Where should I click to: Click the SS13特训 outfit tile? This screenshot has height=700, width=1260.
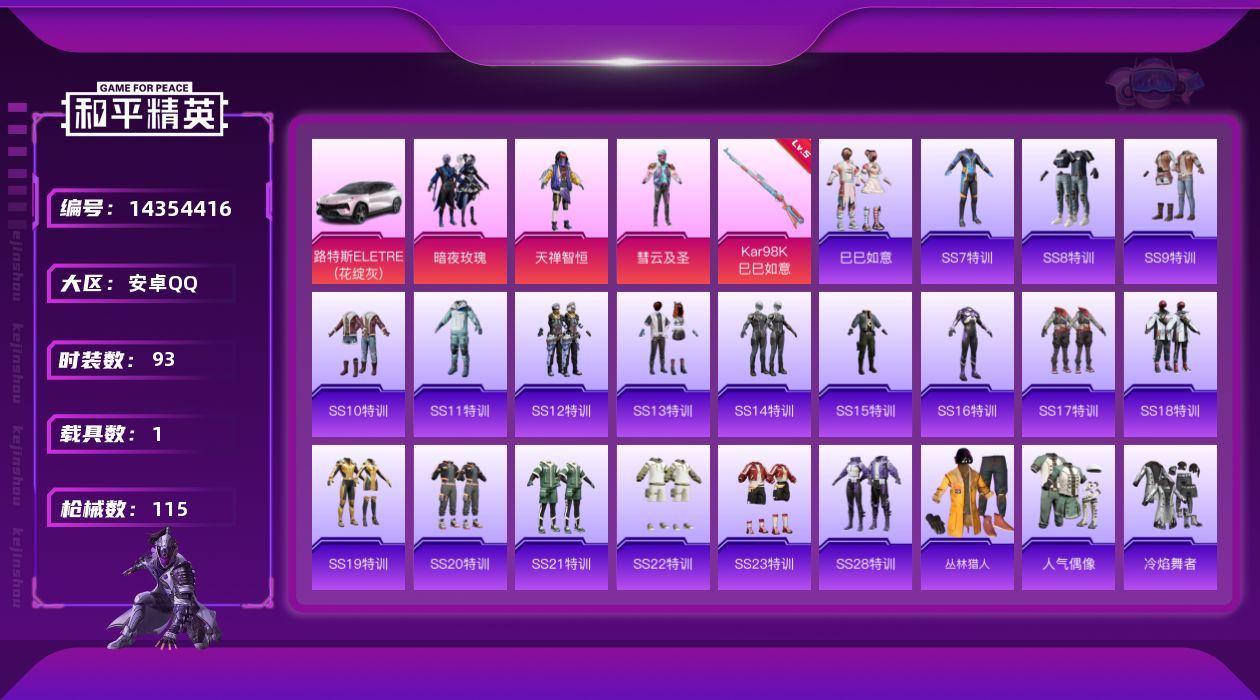pyautogui.click(x=663, y=364)
